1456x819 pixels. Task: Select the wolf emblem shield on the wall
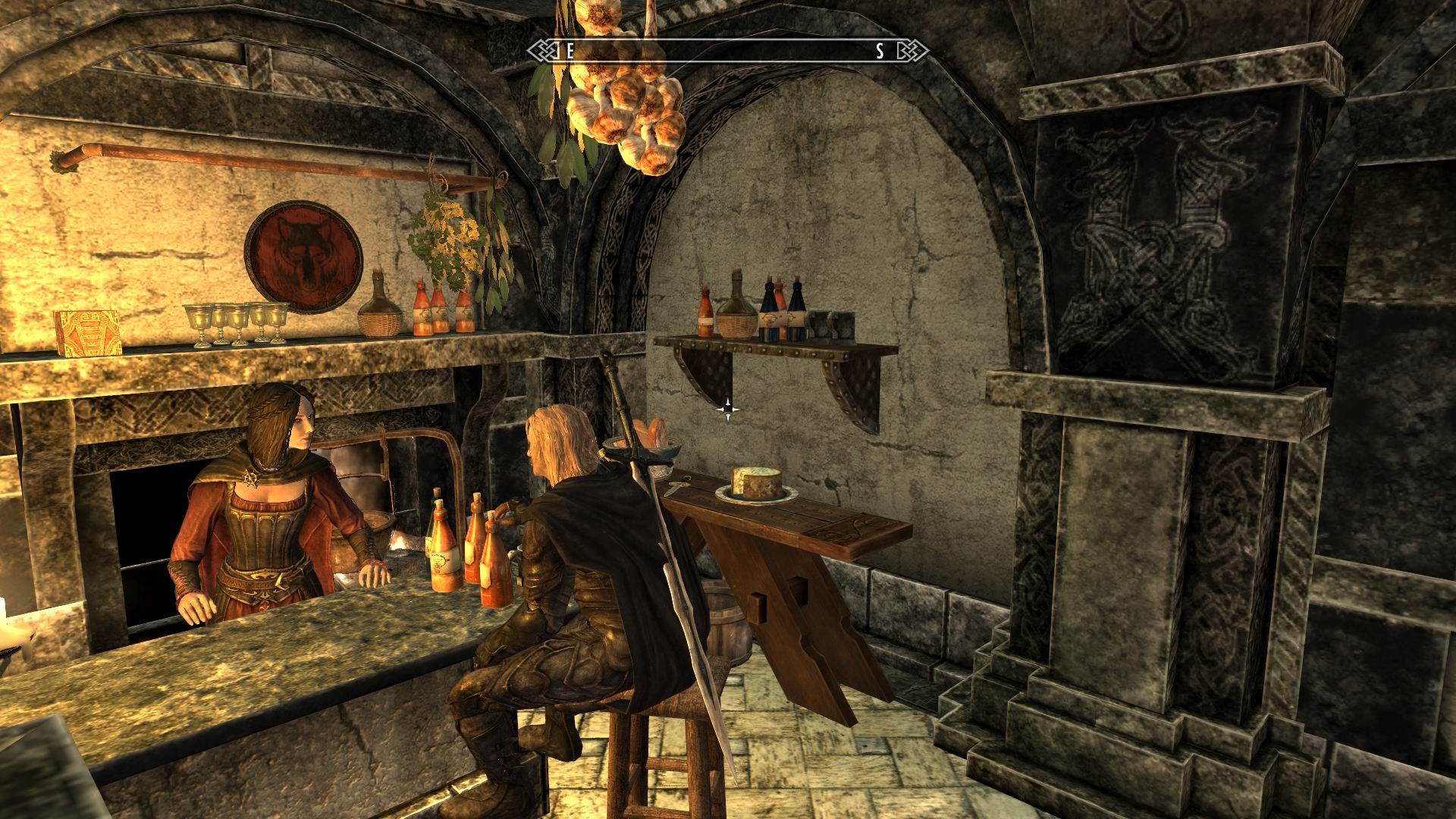pos(301,250)
